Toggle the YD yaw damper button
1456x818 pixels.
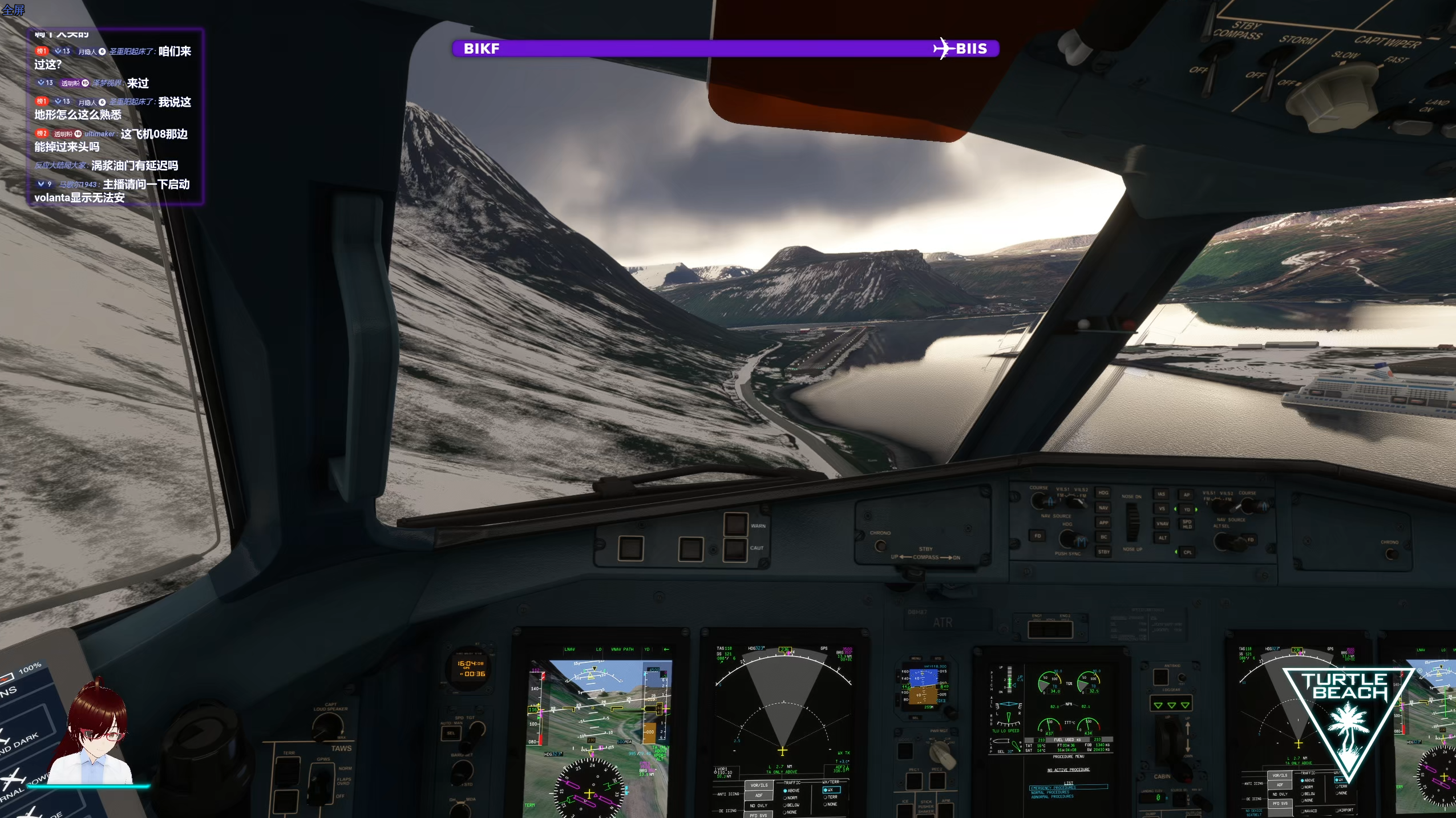1187,509
